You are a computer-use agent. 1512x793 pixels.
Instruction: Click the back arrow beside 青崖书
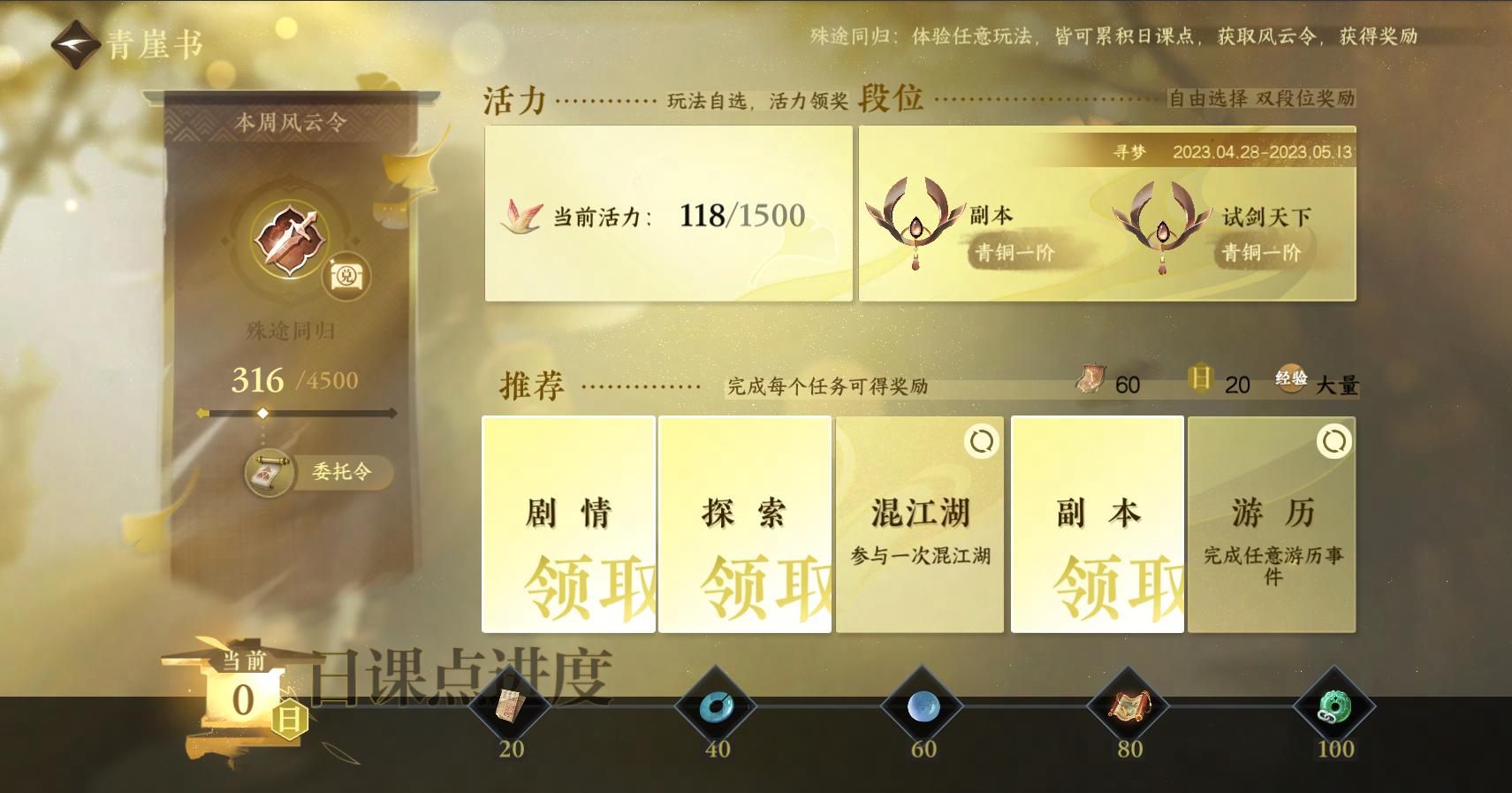pos(74,44)
